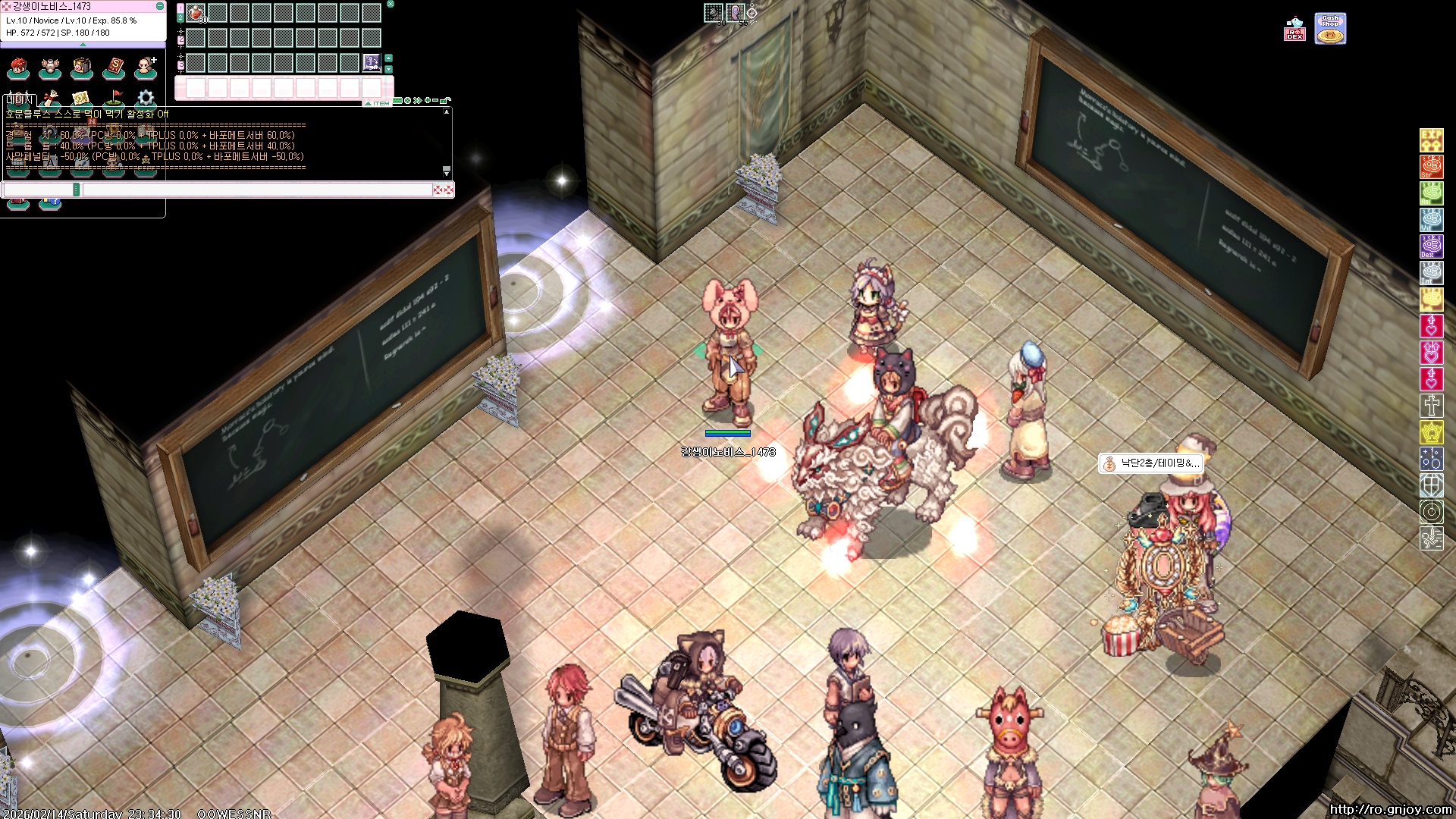1456x819 pixels.
Task: Select the Str food buff icon
Action: [1431, 167]
